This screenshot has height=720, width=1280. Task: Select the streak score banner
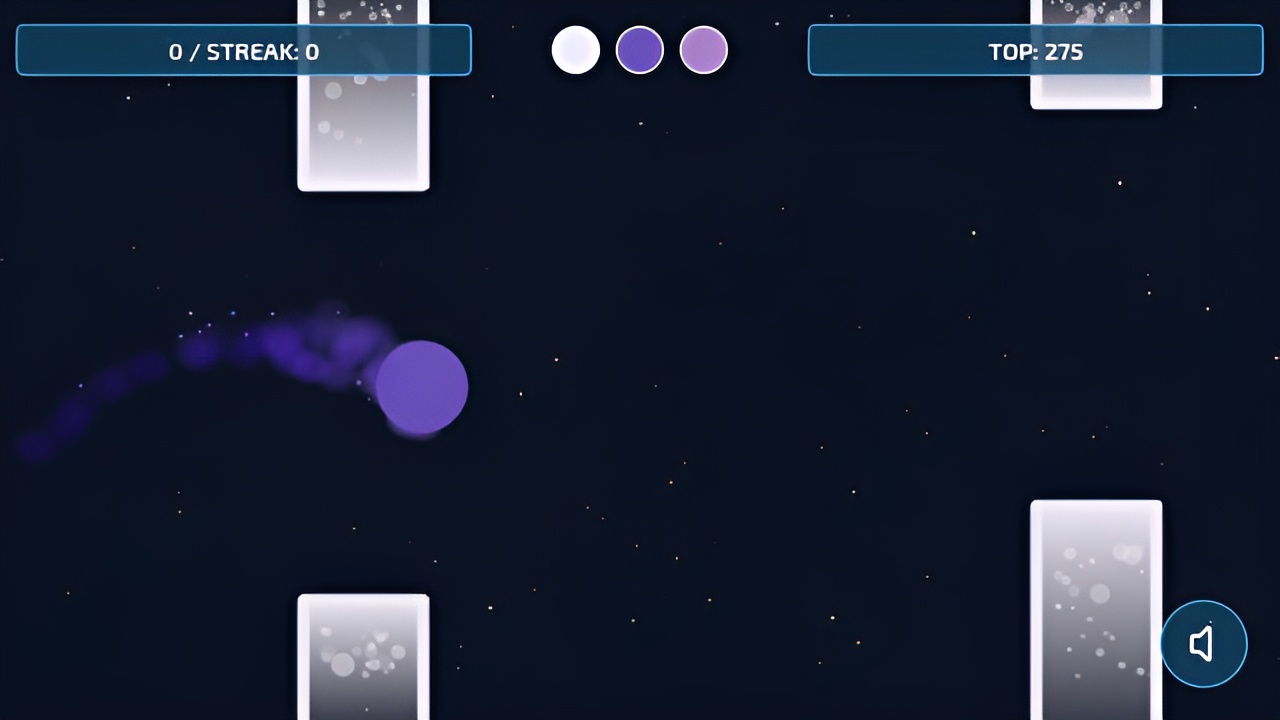[243, 51]
